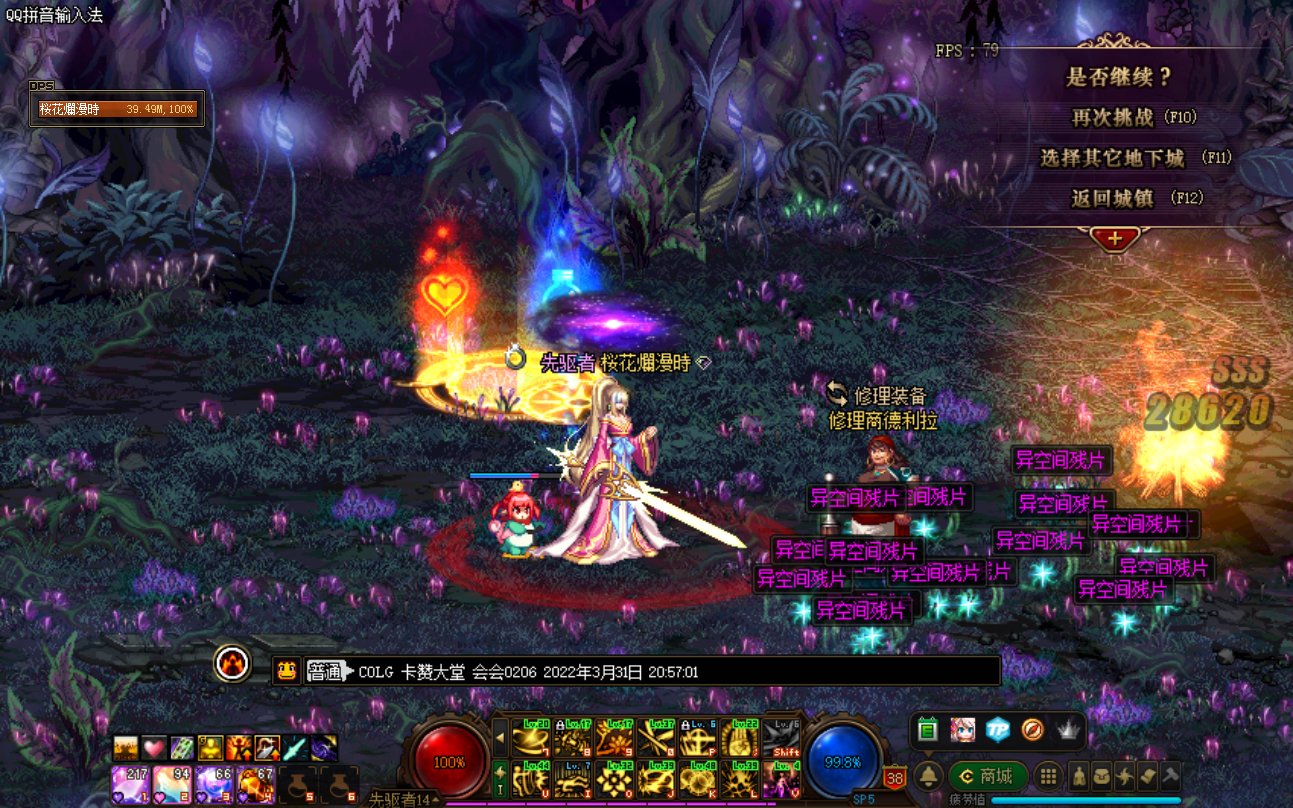Open the character info silhouette icon
1293x808 pixels.
tap(1079, 775)
